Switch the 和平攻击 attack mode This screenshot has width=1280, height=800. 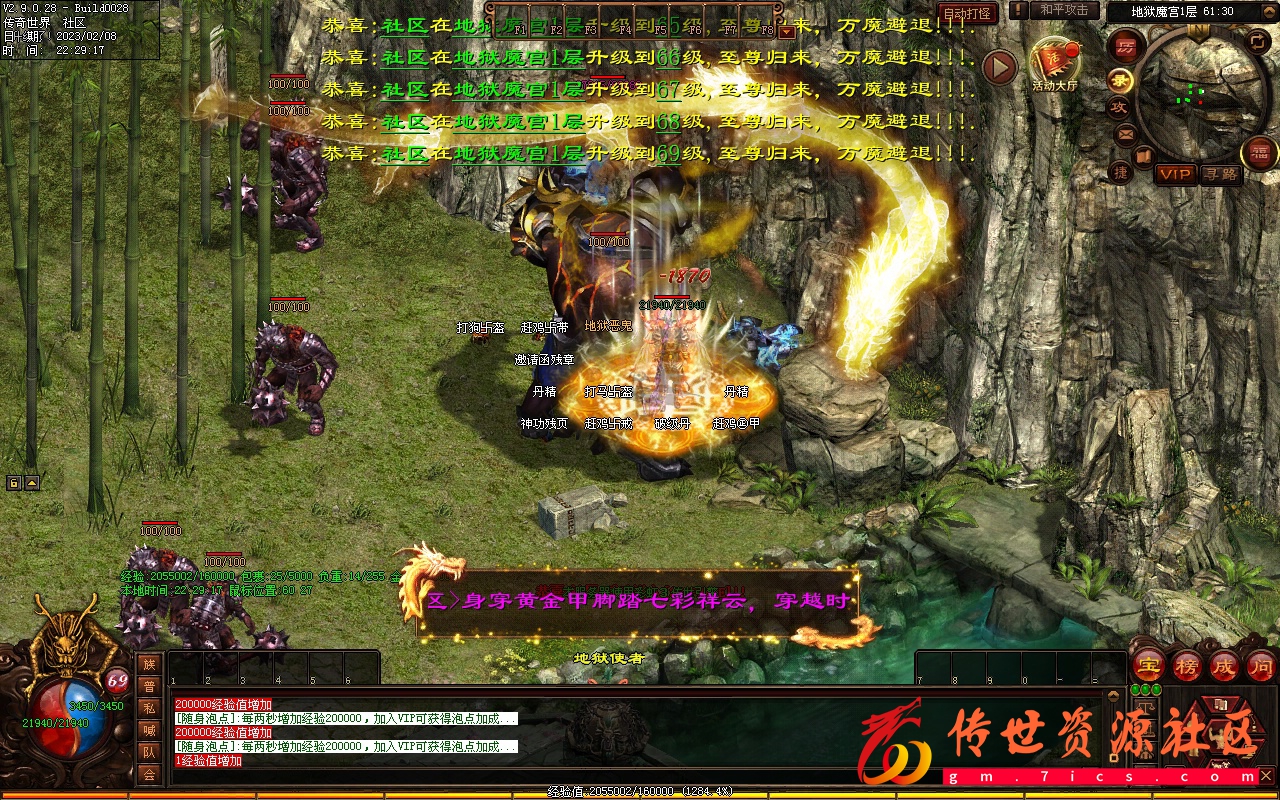[1063, 10]
